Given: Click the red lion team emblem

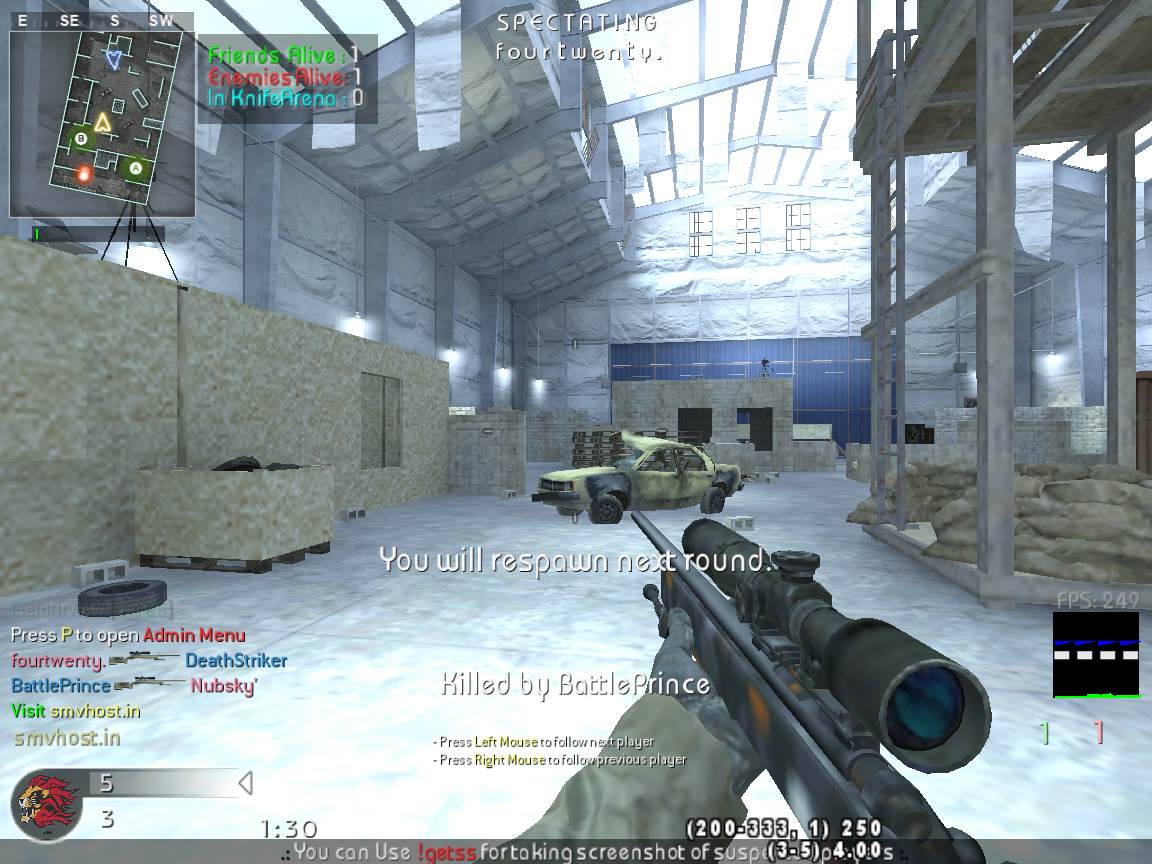Looking at the screenshot, I should (x=47, y=805).
